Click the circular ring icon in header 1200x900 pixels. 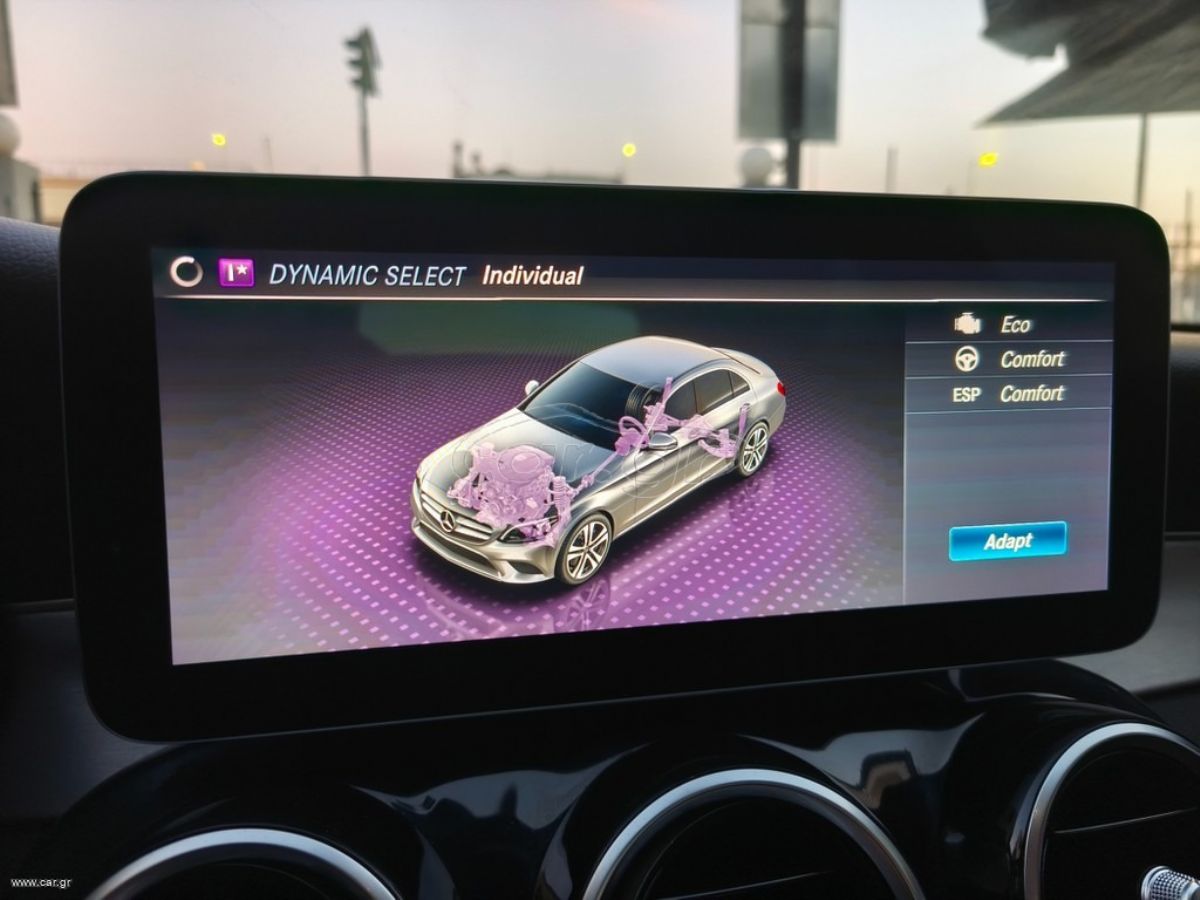coord(186,272)
